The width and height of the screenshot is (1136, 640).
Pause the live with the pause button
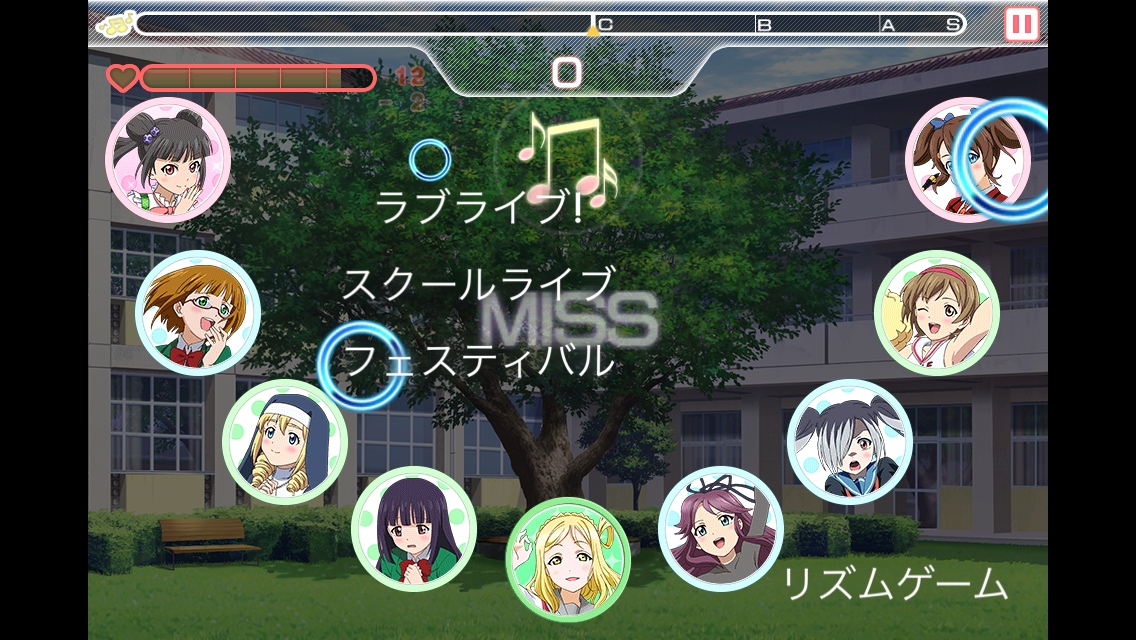click(x=1021, y=23)
